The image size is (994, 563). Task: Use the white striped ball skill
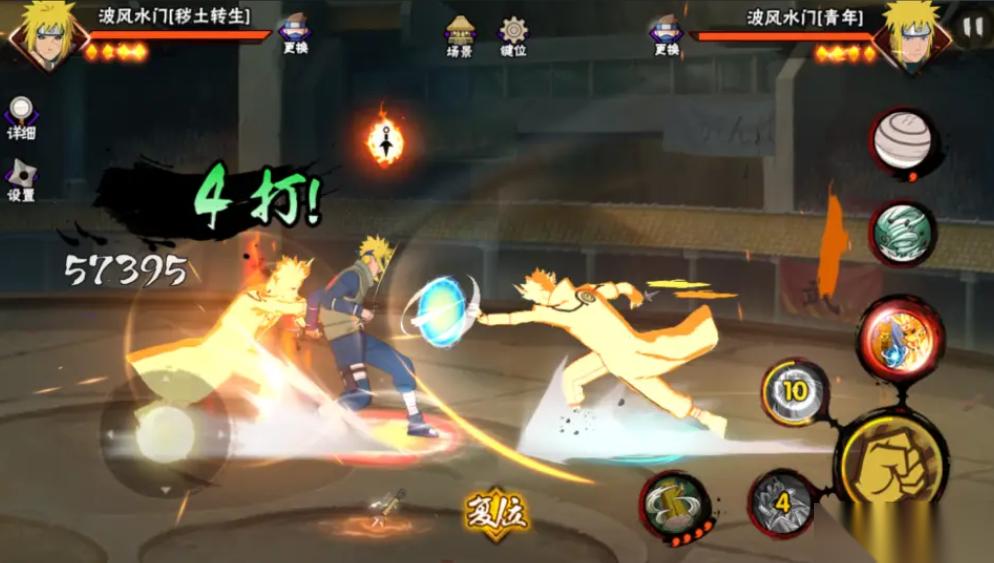click(x=903, y=142)
